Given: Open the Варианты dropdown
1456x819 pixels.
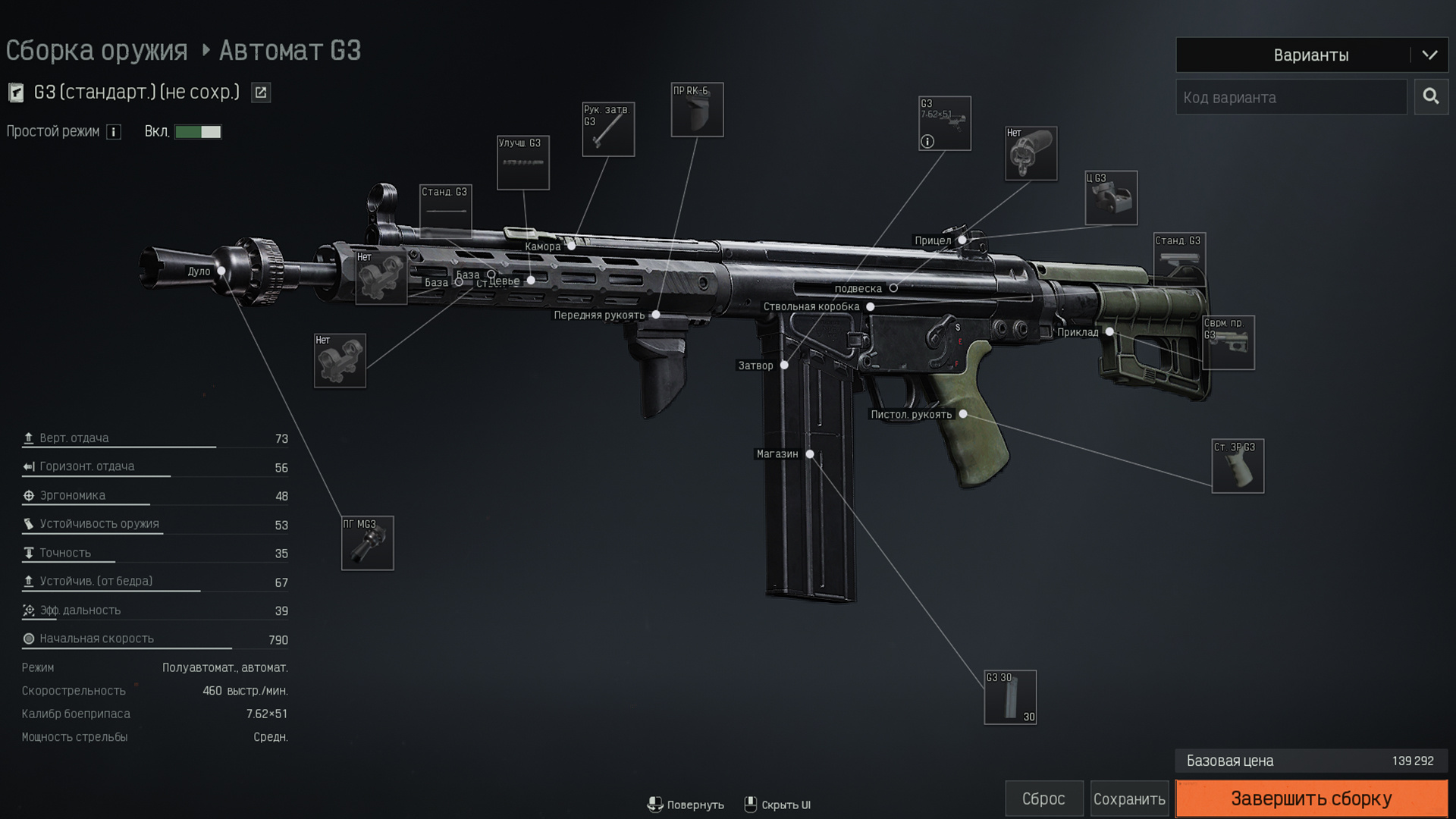Looking at the screenshot, I should (1311, 55).
